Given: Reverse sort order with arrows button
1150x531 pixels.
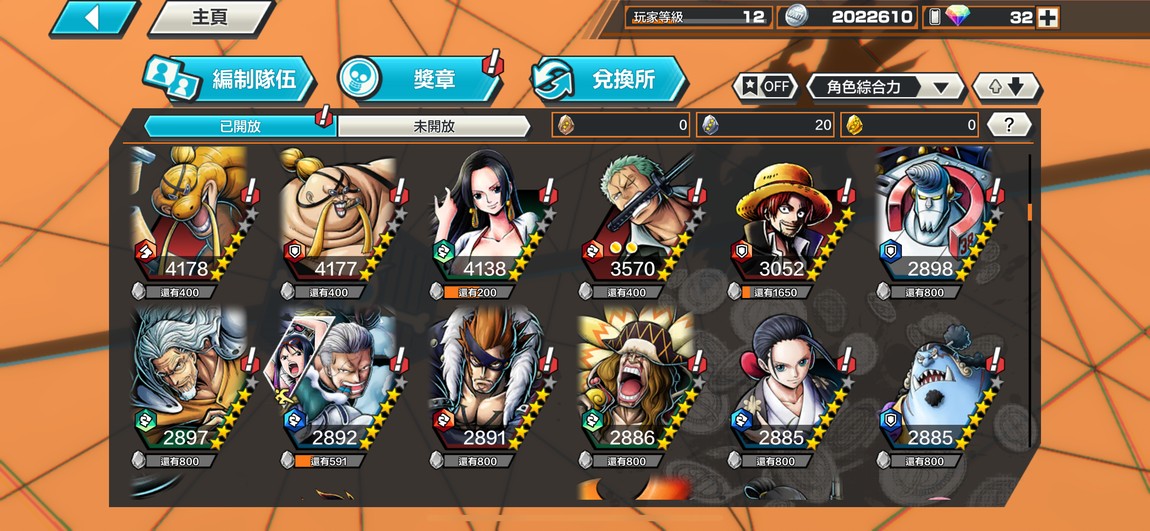Looking at the screenshot, I should [x=1007, y=87].
